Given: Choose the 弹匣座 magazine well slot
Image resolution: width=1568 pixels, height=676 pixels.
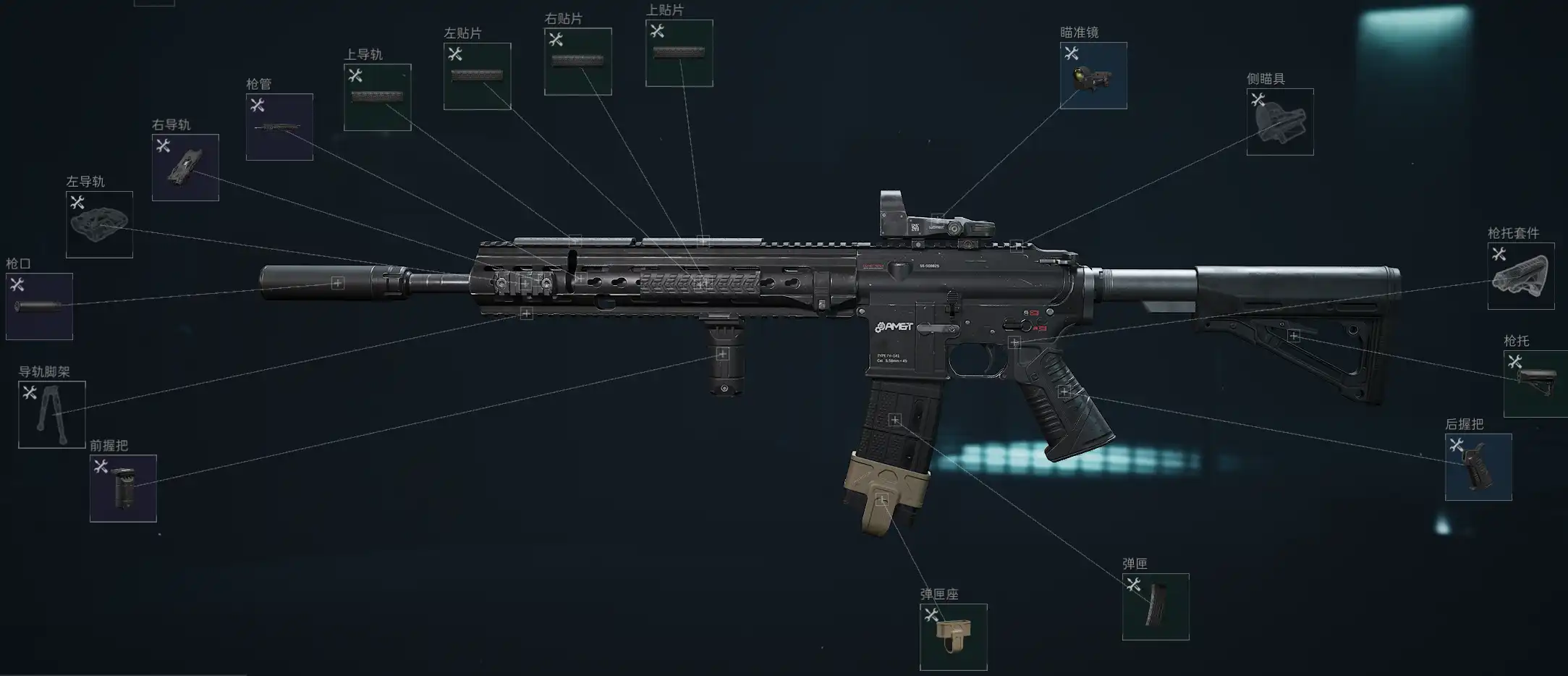Looking at the screenshot, I should [953, 637].
